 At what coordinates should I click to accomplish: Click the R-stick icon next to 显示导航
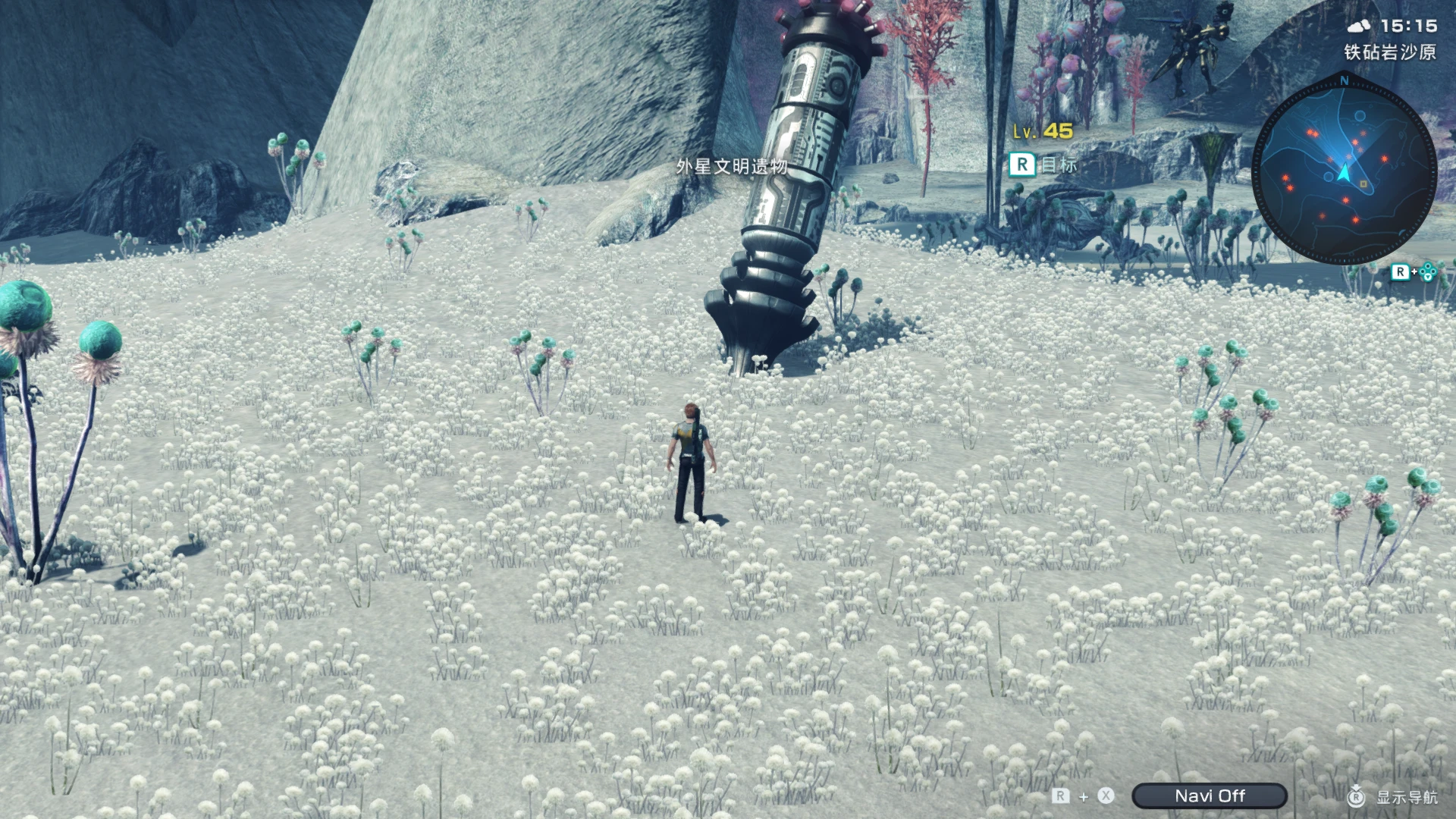tap(1357, 795)
